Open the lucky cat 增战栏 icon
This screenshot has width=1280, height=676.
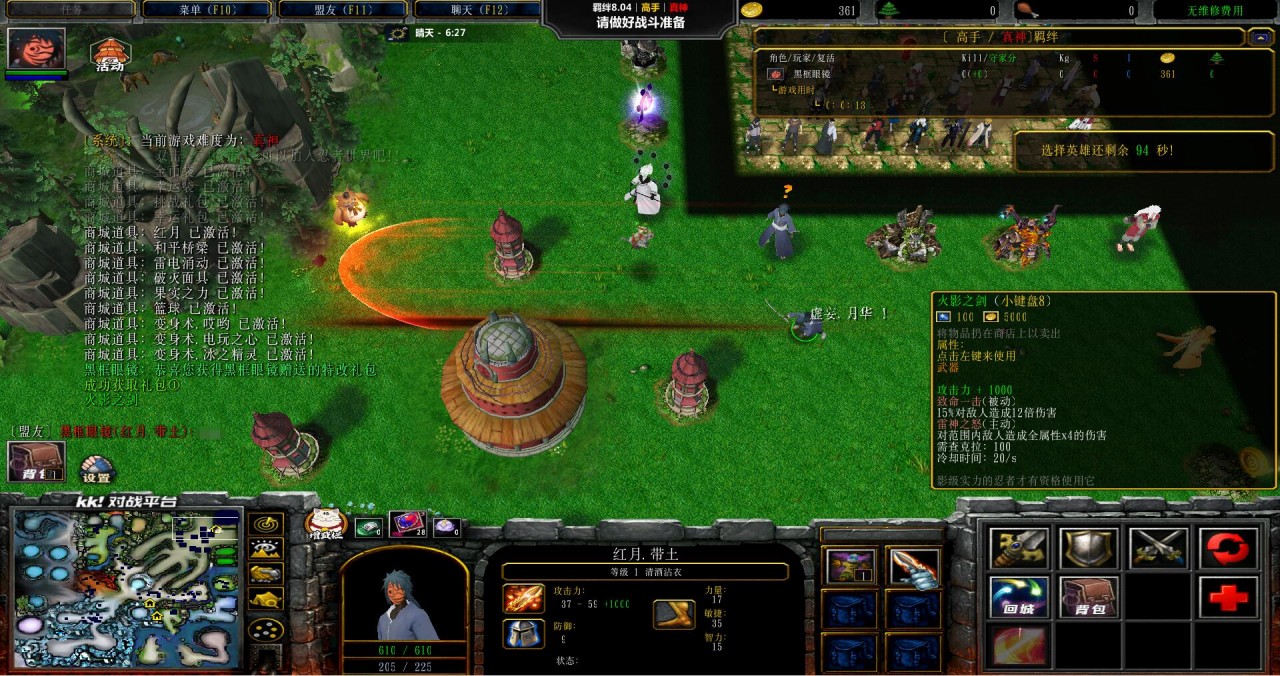point(325,524)
